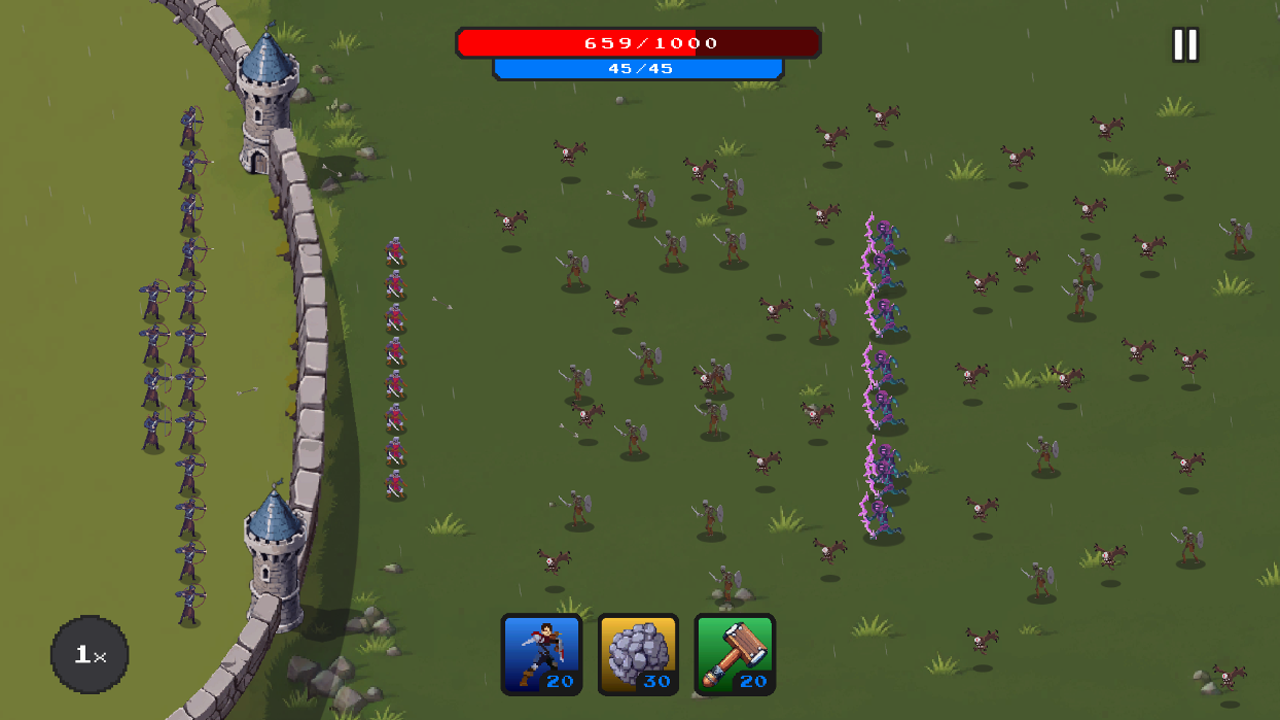Switch game speed by pressing the speed circle

[x=89, y=653]
